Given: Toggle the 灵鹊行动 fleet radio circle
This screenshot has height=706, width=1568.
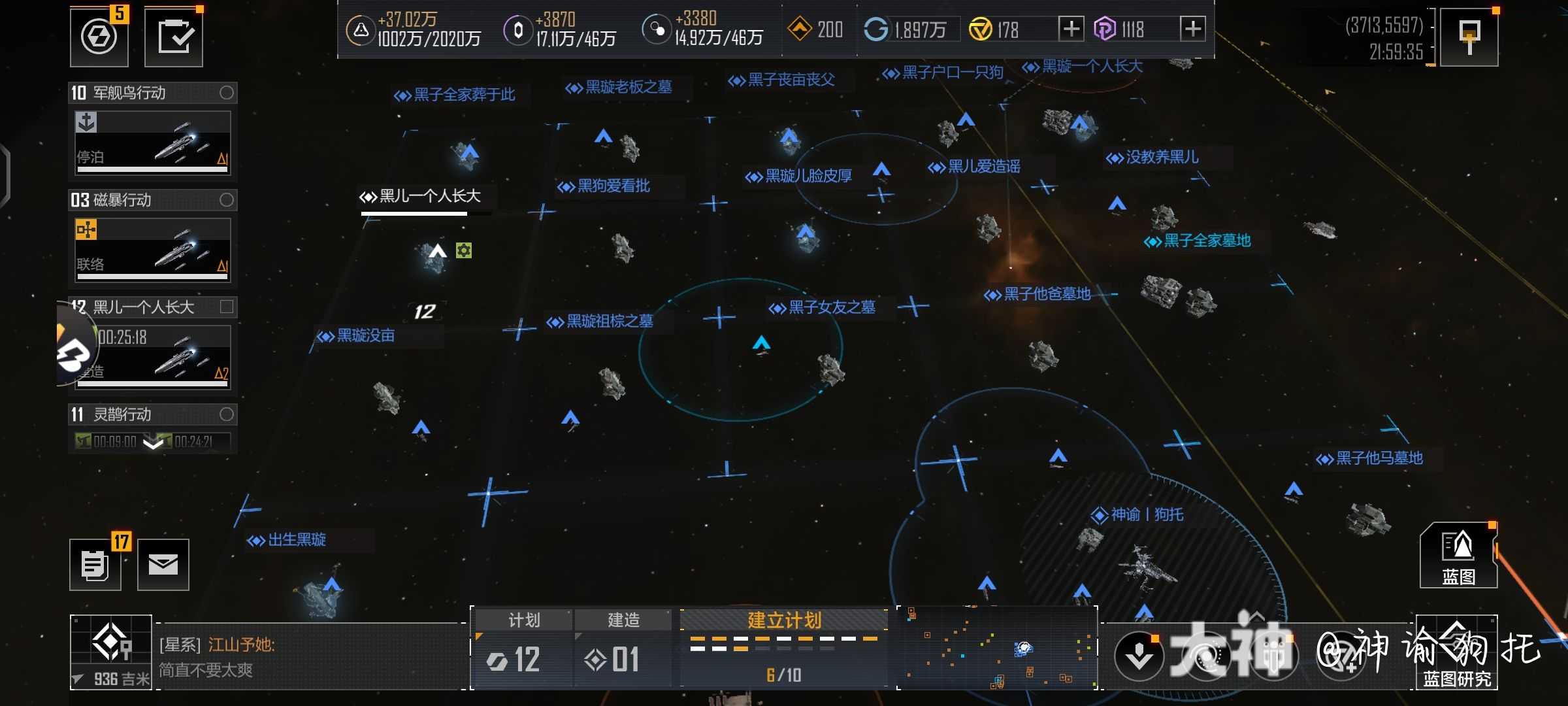Looking at the screenshot, I should (x=227, y=414).
